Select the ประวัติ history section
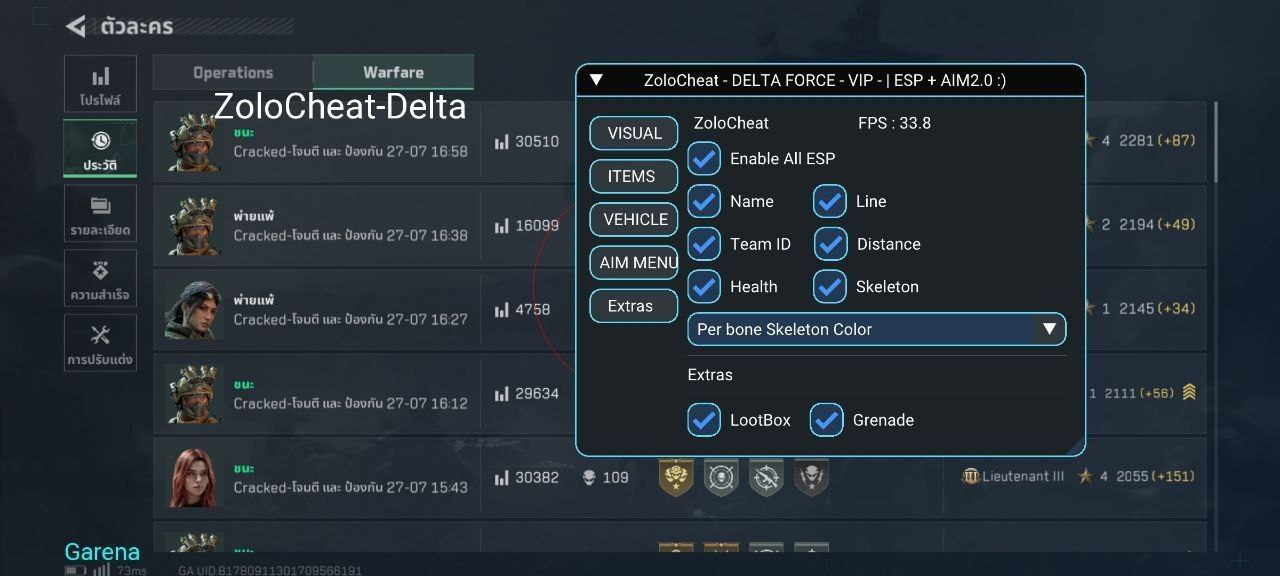1280x576 pixels. [100, 148]
